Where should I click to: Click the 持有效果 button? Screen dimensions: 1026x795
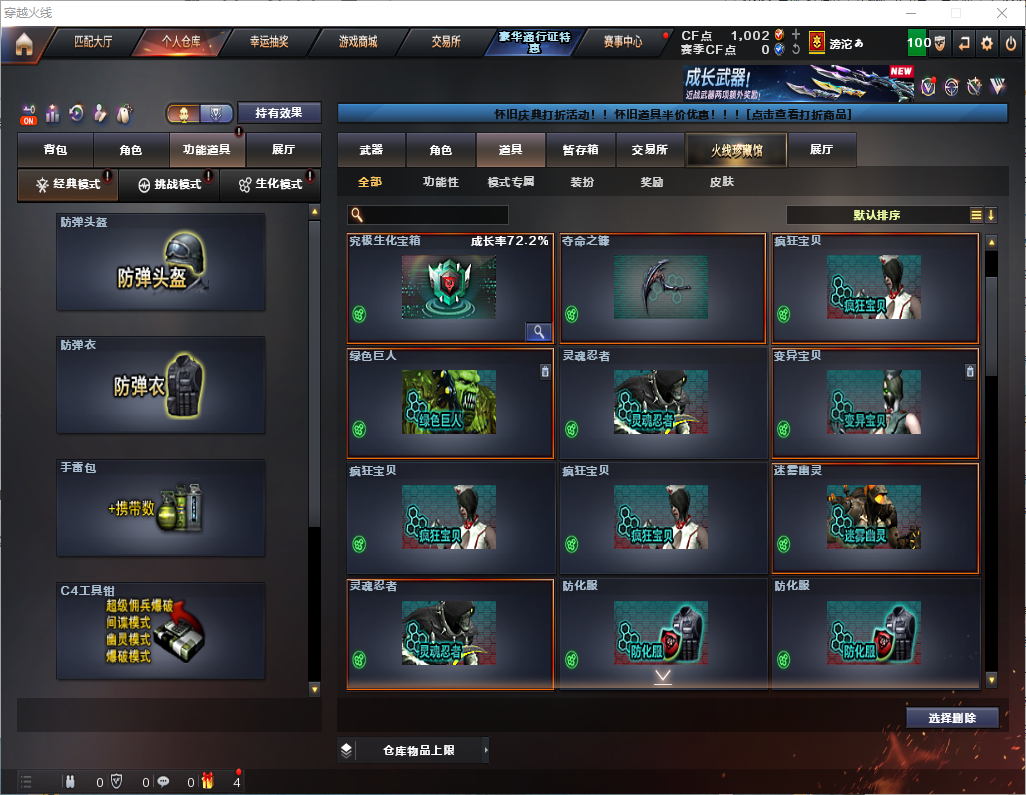pyautogui.click(x=278, y=113)
